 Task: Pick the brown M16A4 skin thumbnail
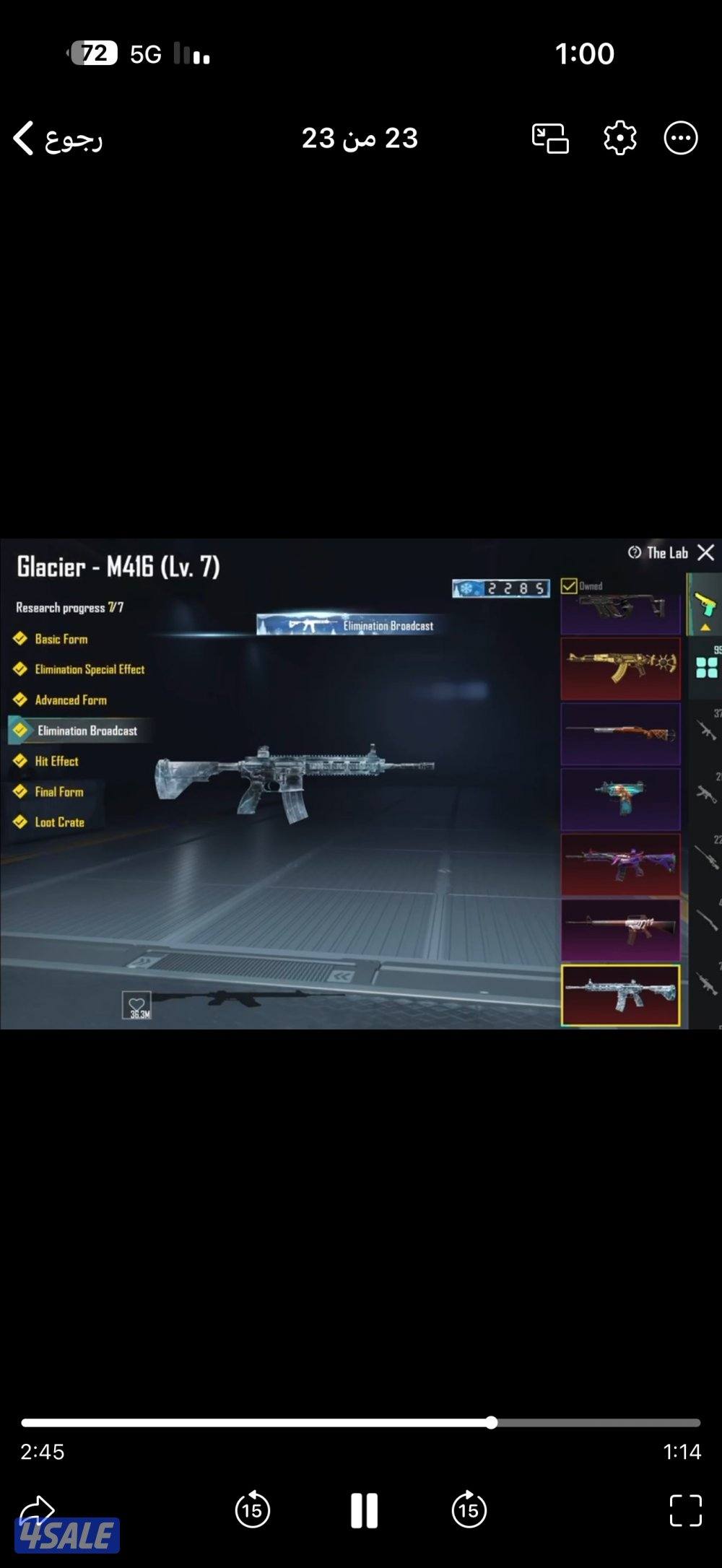pos(620,930)
